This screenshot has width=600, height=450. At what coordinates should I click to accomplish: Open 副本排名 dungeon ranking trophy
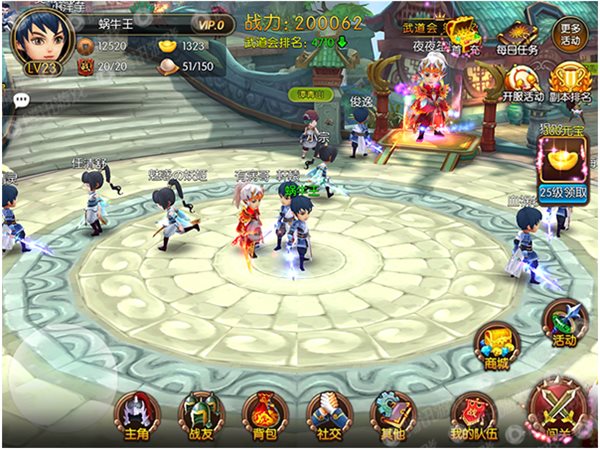[x=569, y=82]
